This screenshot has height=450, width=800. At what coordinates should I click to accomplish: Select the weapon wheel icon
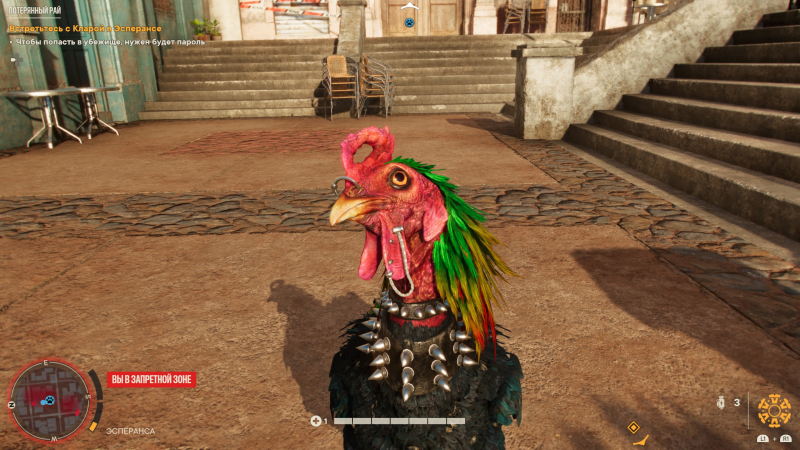774,409
